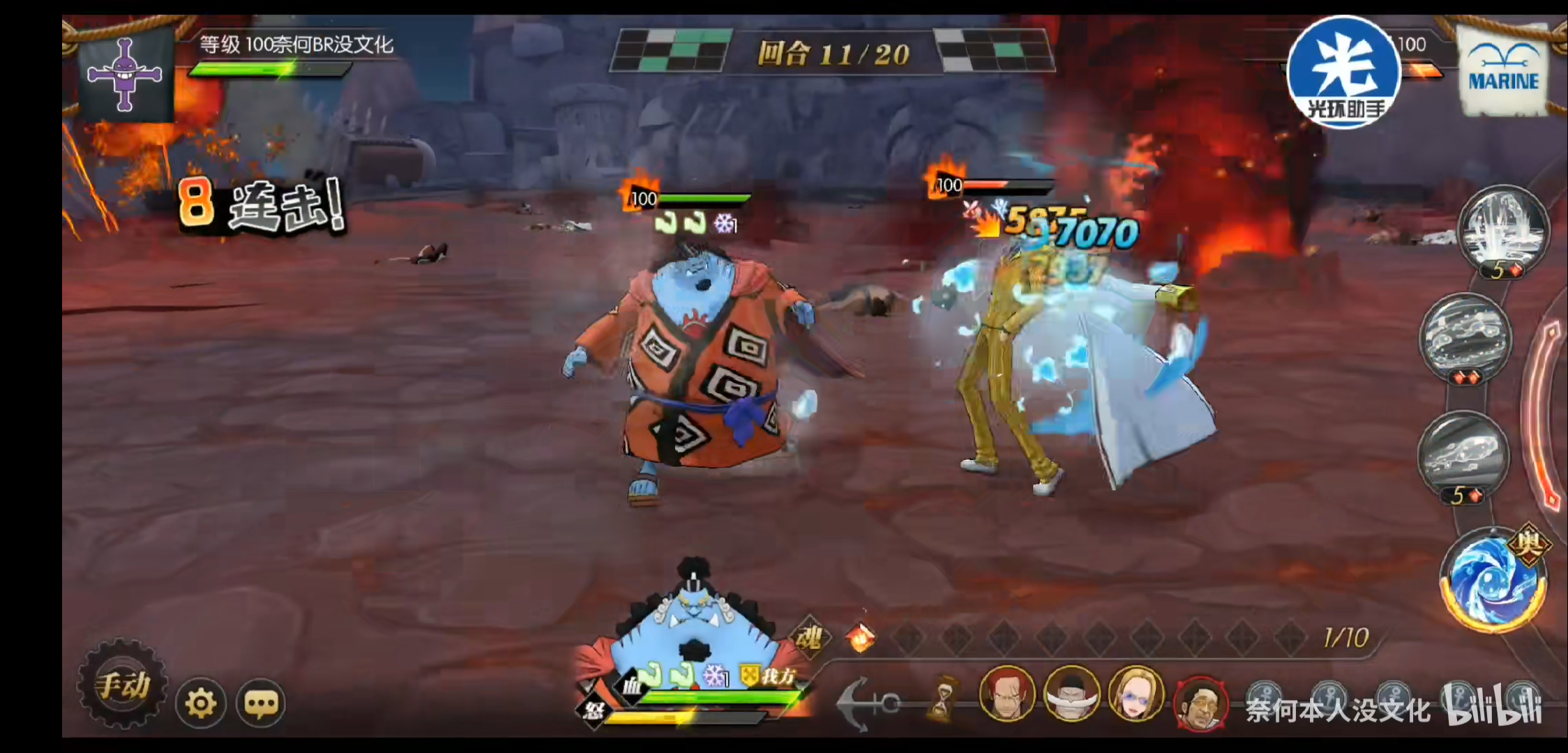Click the Whitebeard Pirates flag emblem
Screen dimensions: 1568x753
[x=126, y=75]
